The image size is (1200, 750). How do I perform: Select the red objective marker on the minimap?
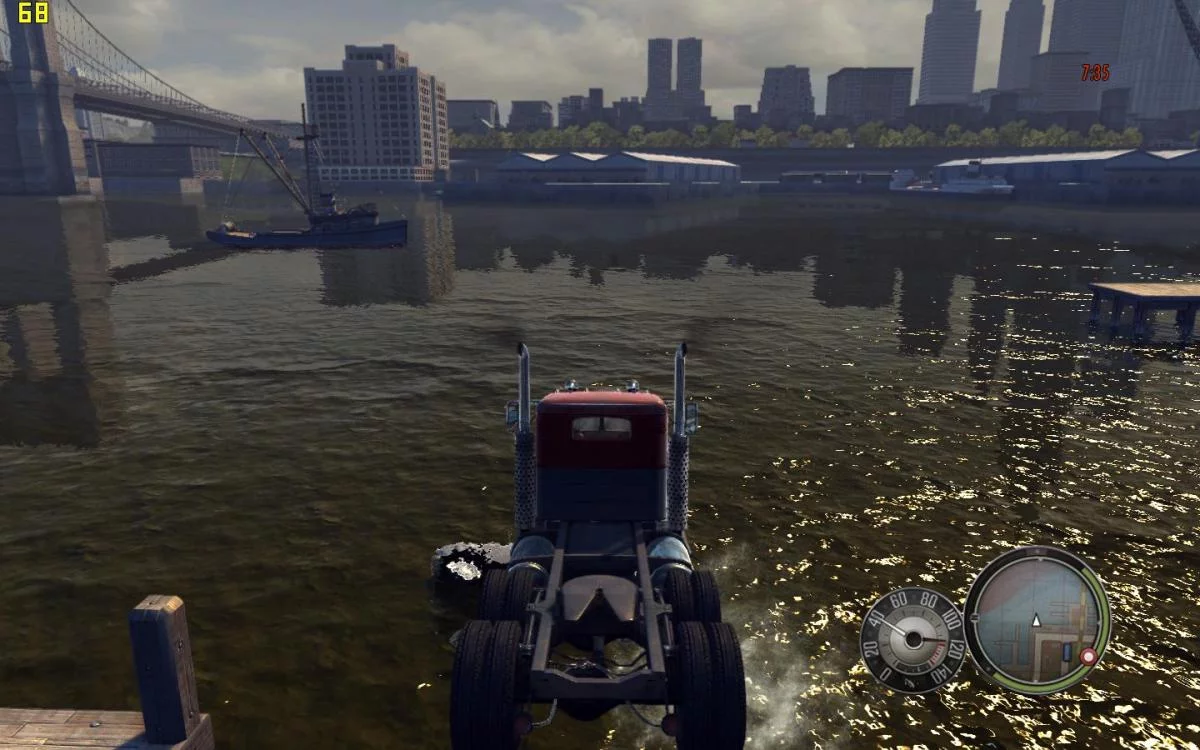pos(1088,656)
